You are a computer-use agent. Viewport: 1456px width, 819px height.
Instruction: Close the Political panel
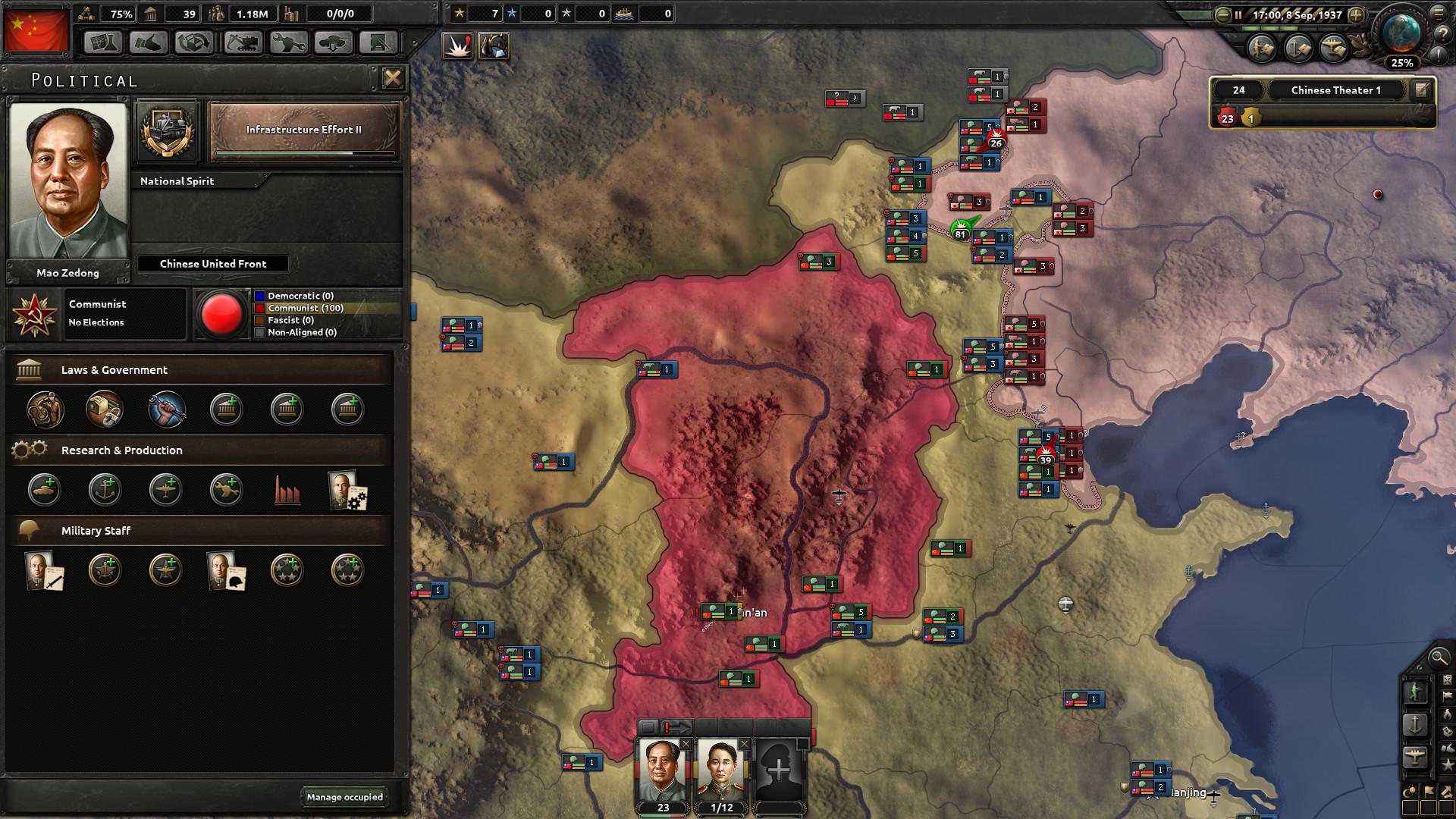pos(392,78)
